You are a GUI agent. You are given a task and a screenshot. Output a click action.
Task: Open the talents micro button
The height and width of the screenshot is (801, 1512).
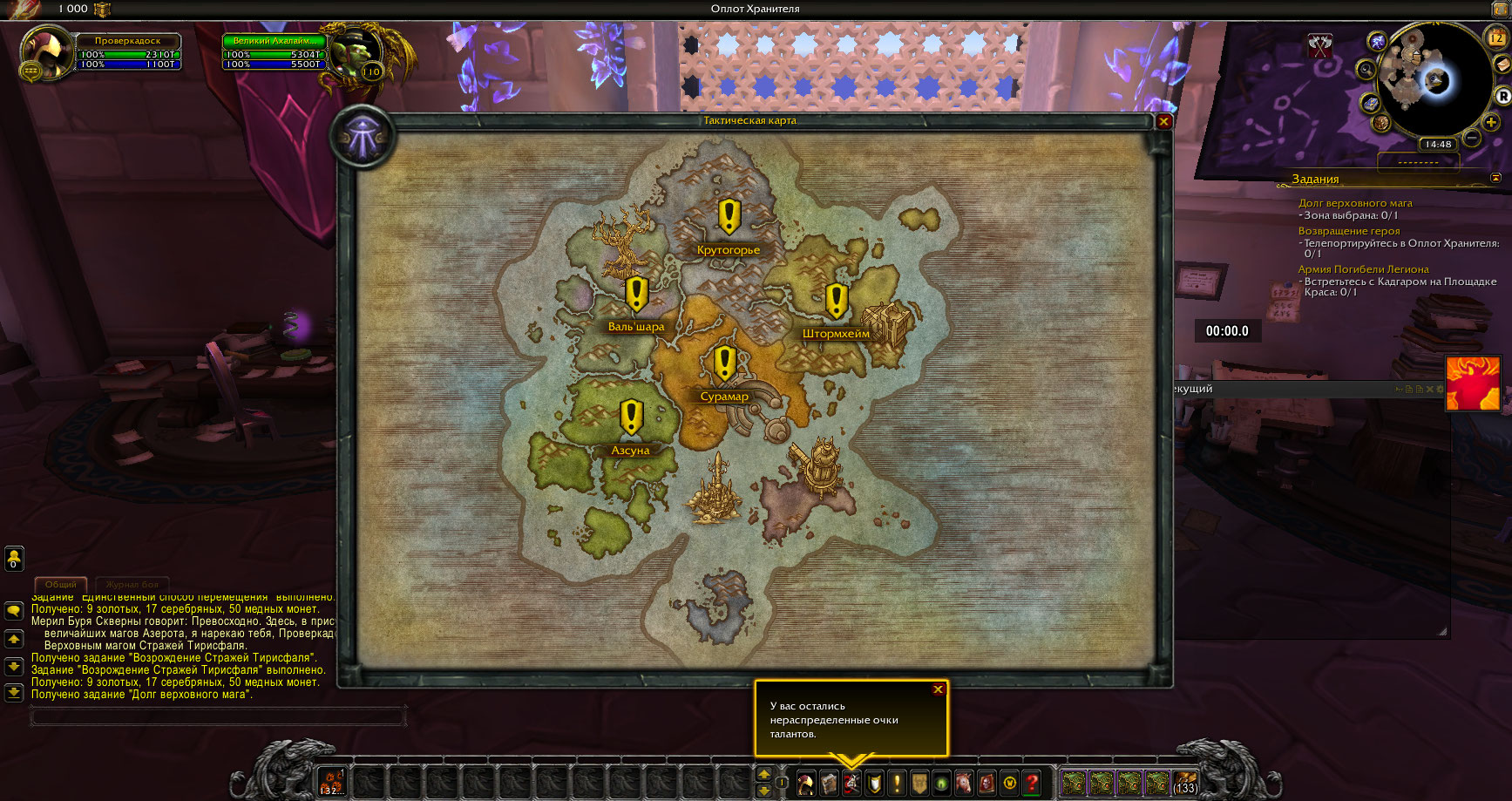pos(851,783)
